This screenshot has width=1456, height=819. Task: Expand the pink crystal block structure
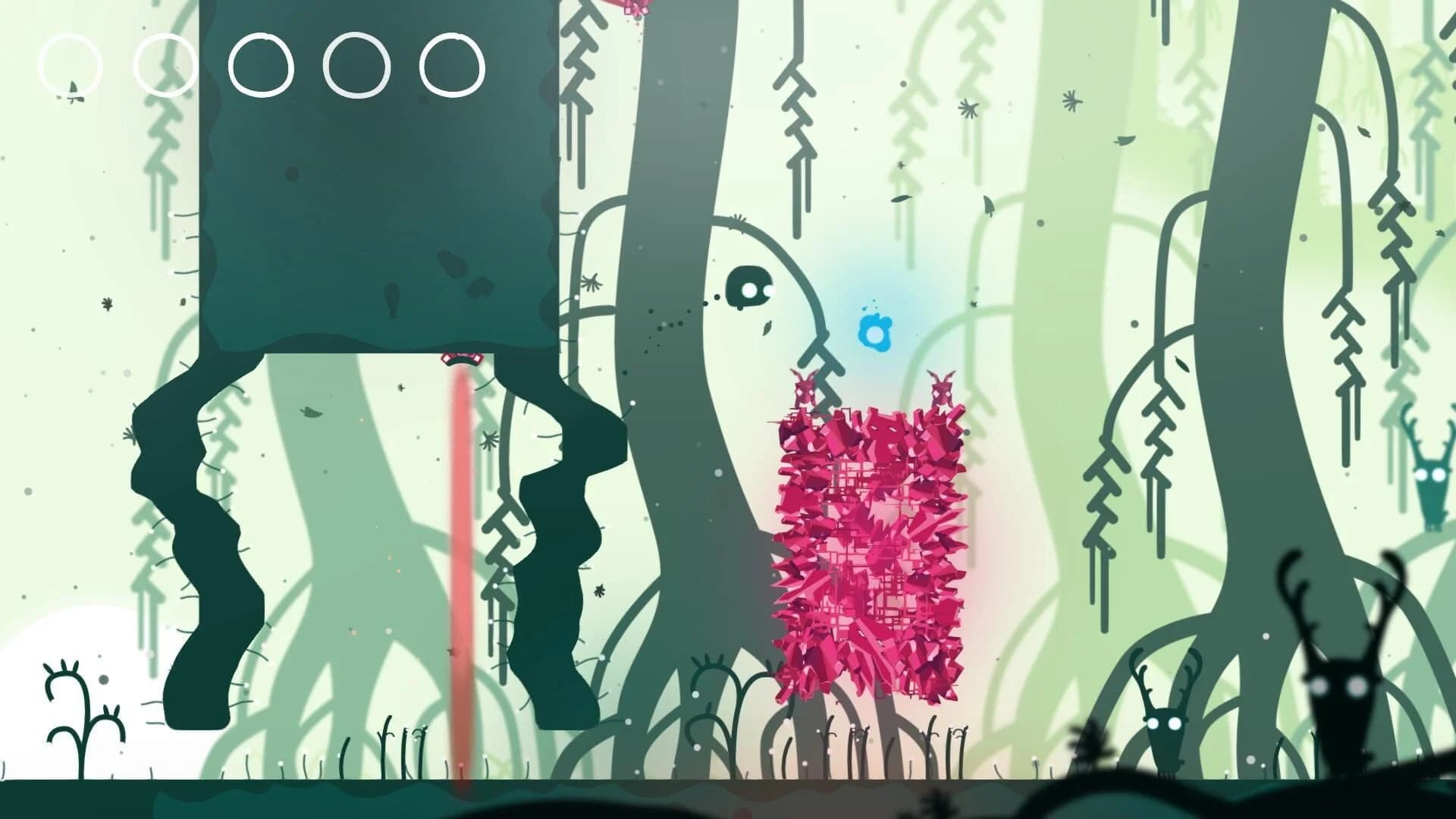[868, 554]
